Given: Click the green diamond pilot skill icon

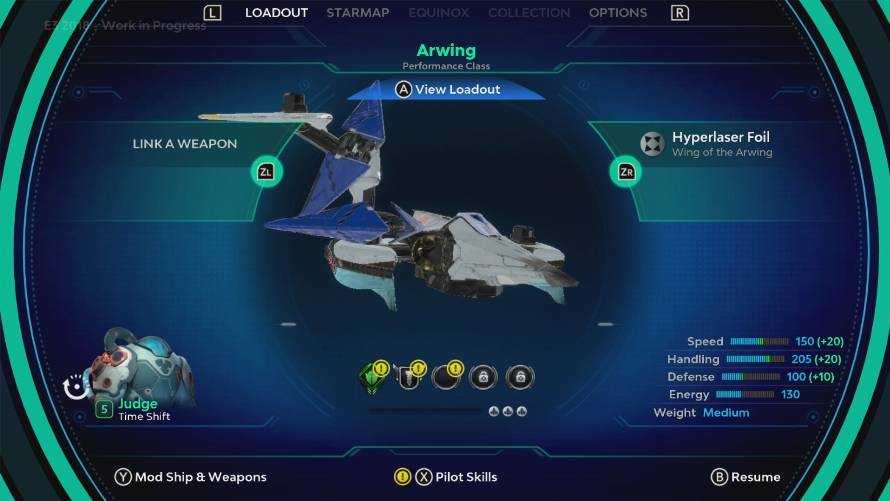Looking at the screenshot, I should point(372,376).
